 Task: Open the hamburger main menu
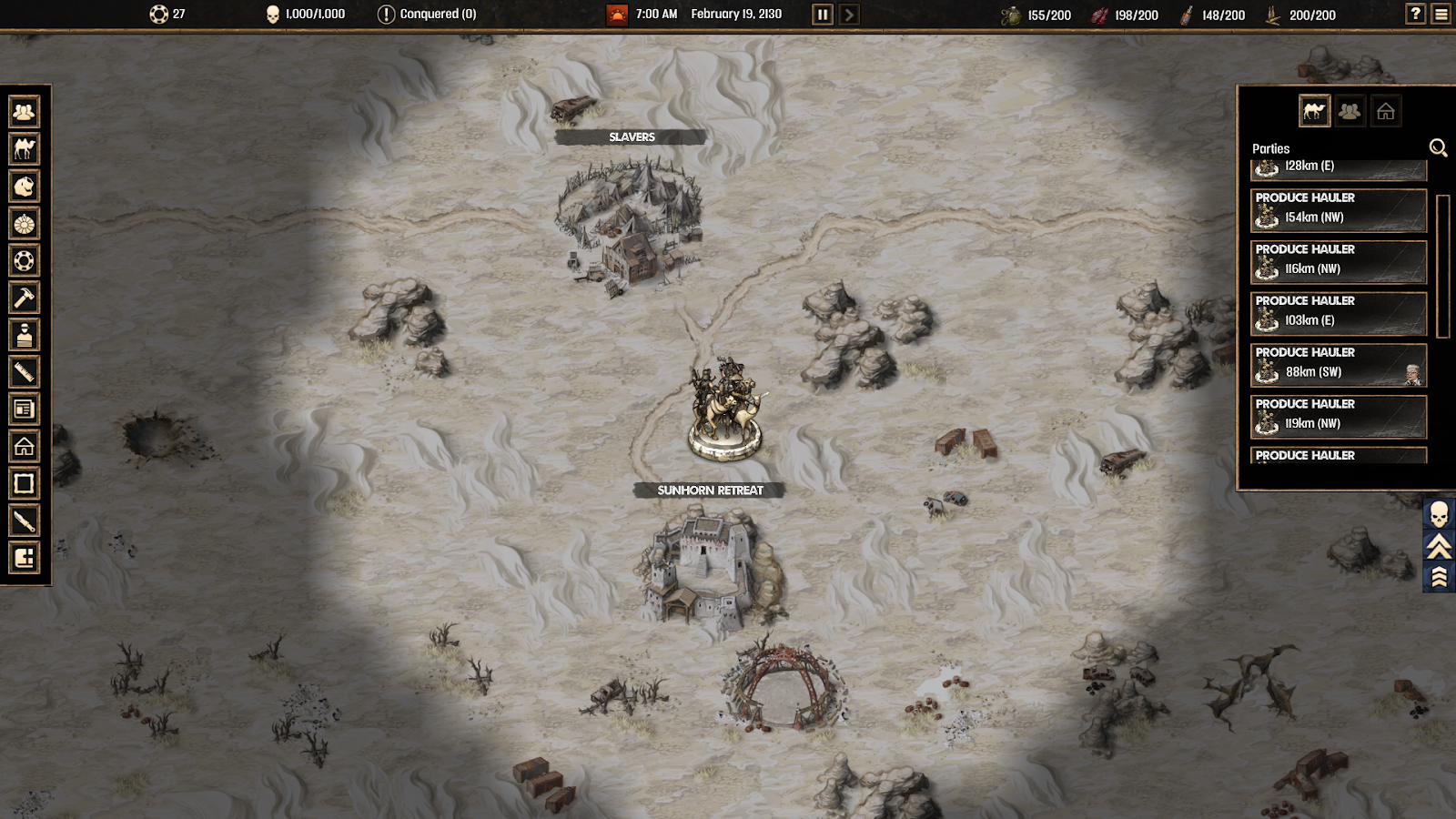point(1441,14)
